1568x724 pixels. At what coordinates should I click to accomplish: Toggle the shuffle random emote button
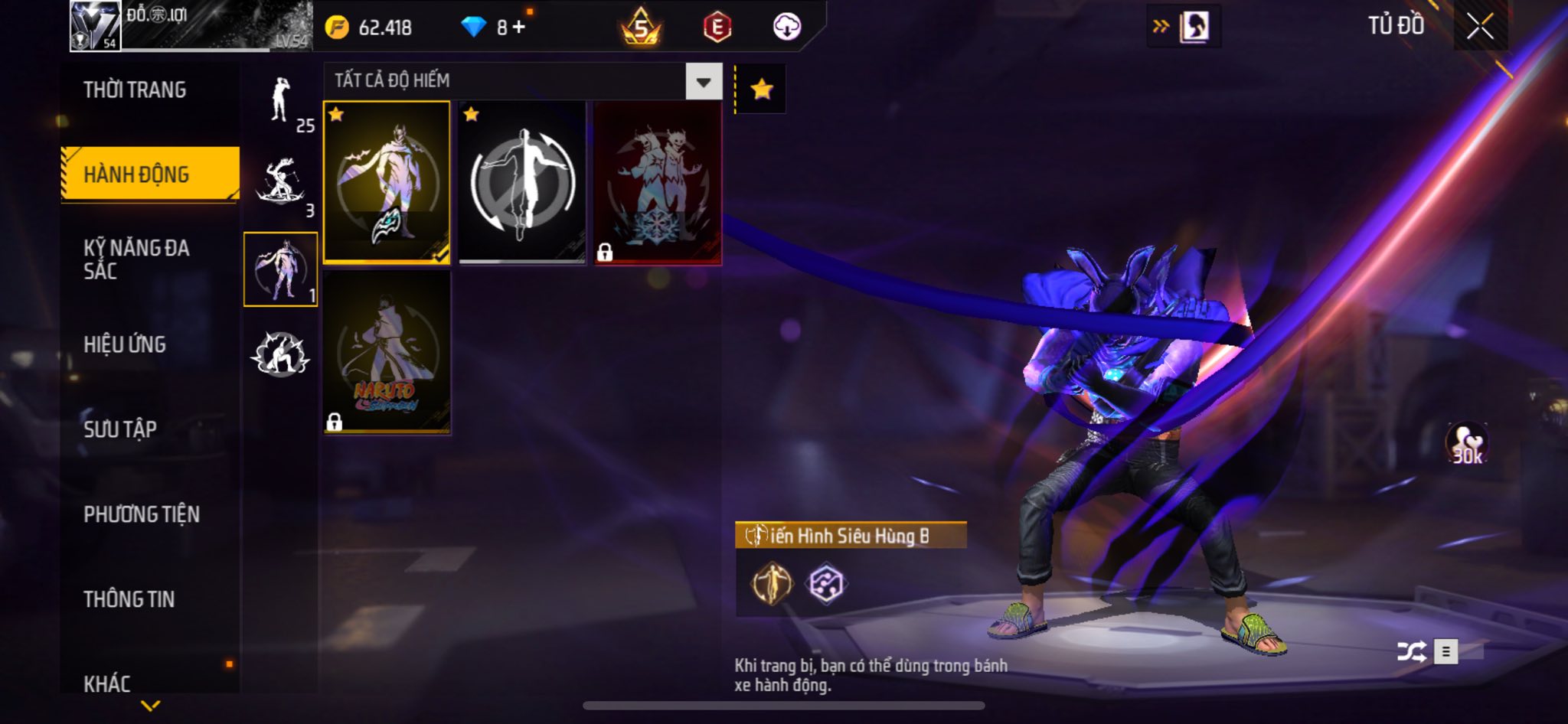[x=1411, y=651]
